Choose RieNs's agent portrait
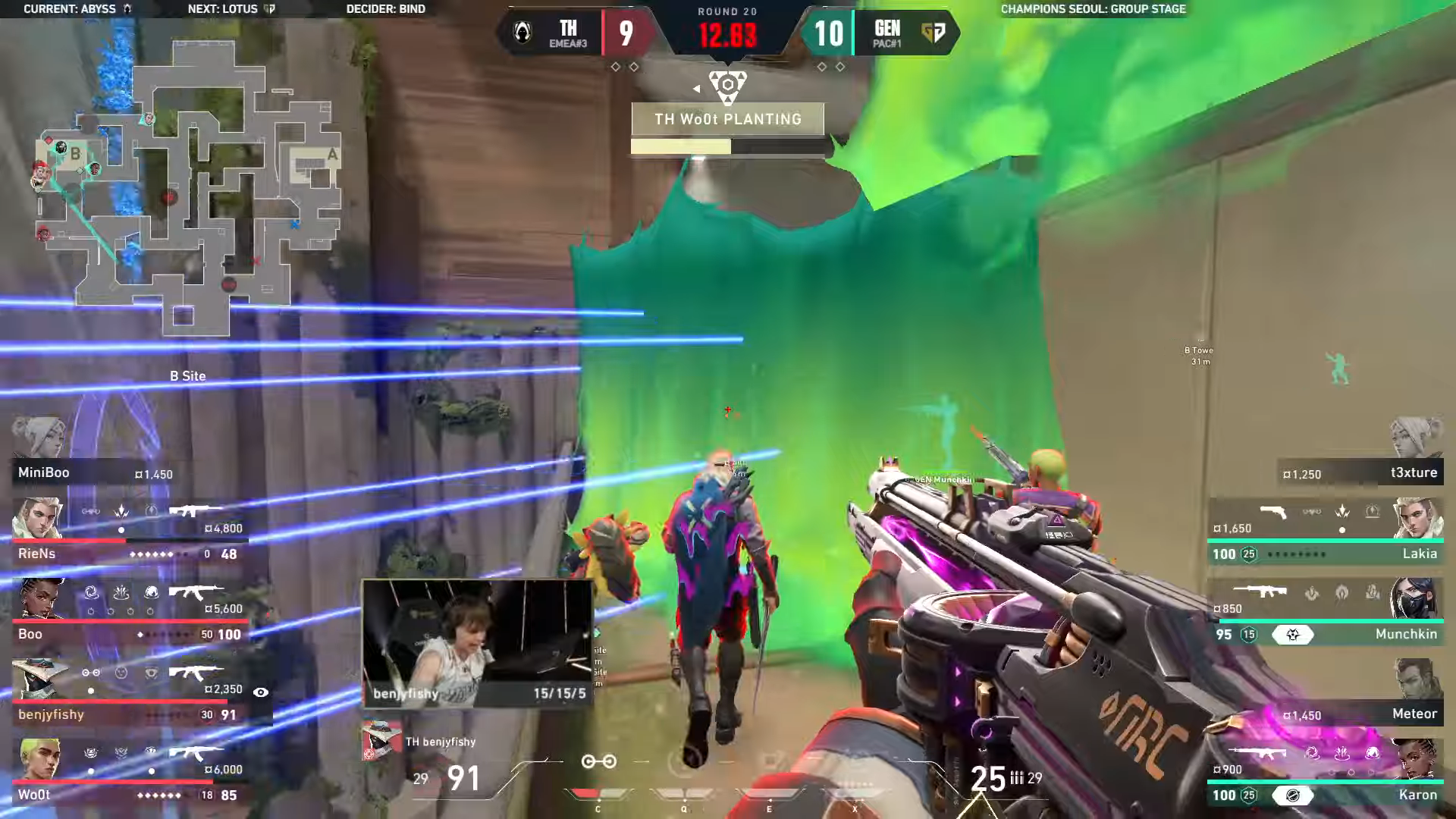The image size is (1456, 819). coord(38,519)
